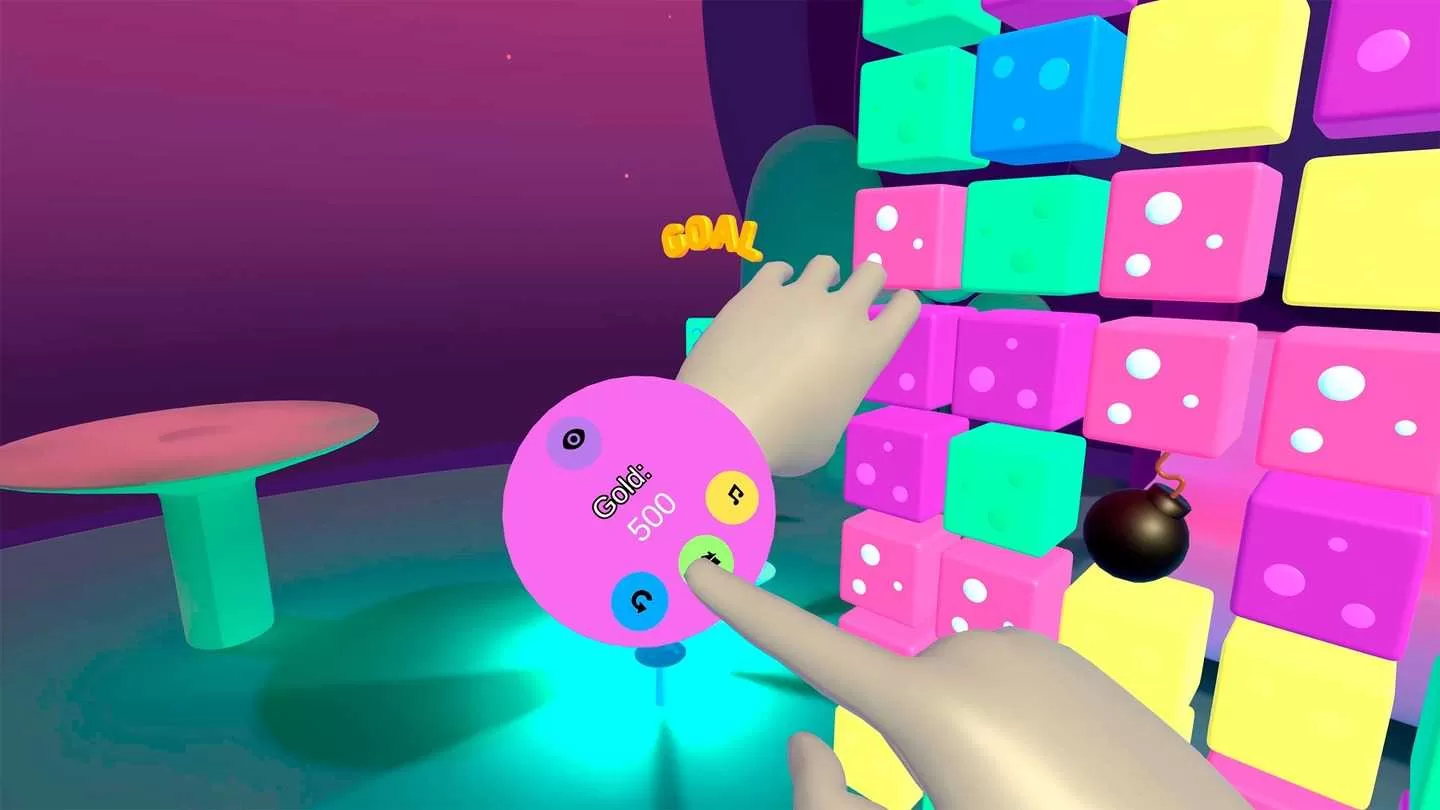The image size is (1440, 810).
Task: Tap the green button under the pointing finger
Action: (709, 557)
